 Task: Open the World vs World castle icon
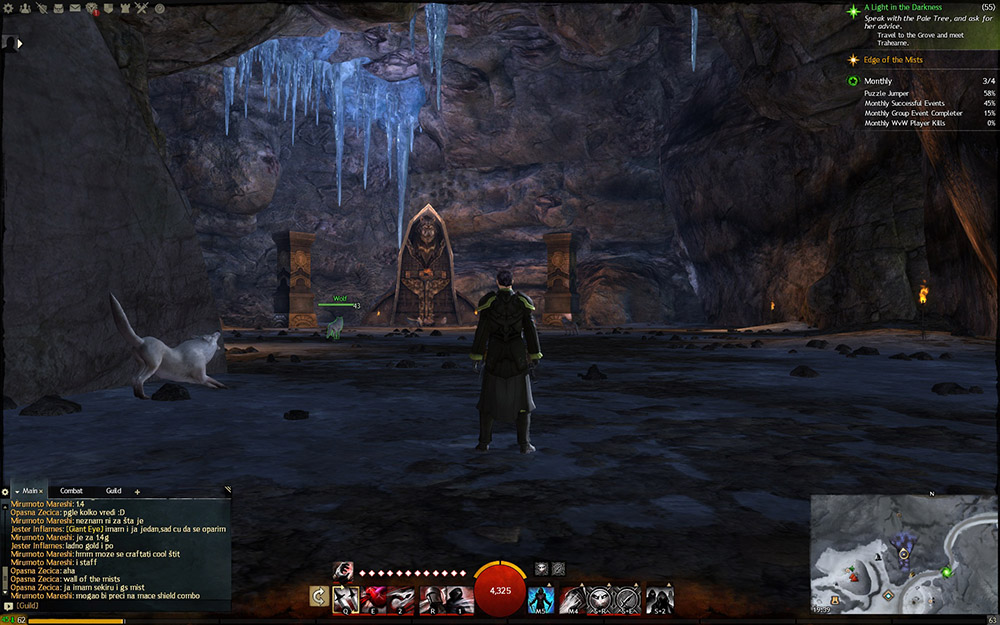pos(125,8)
